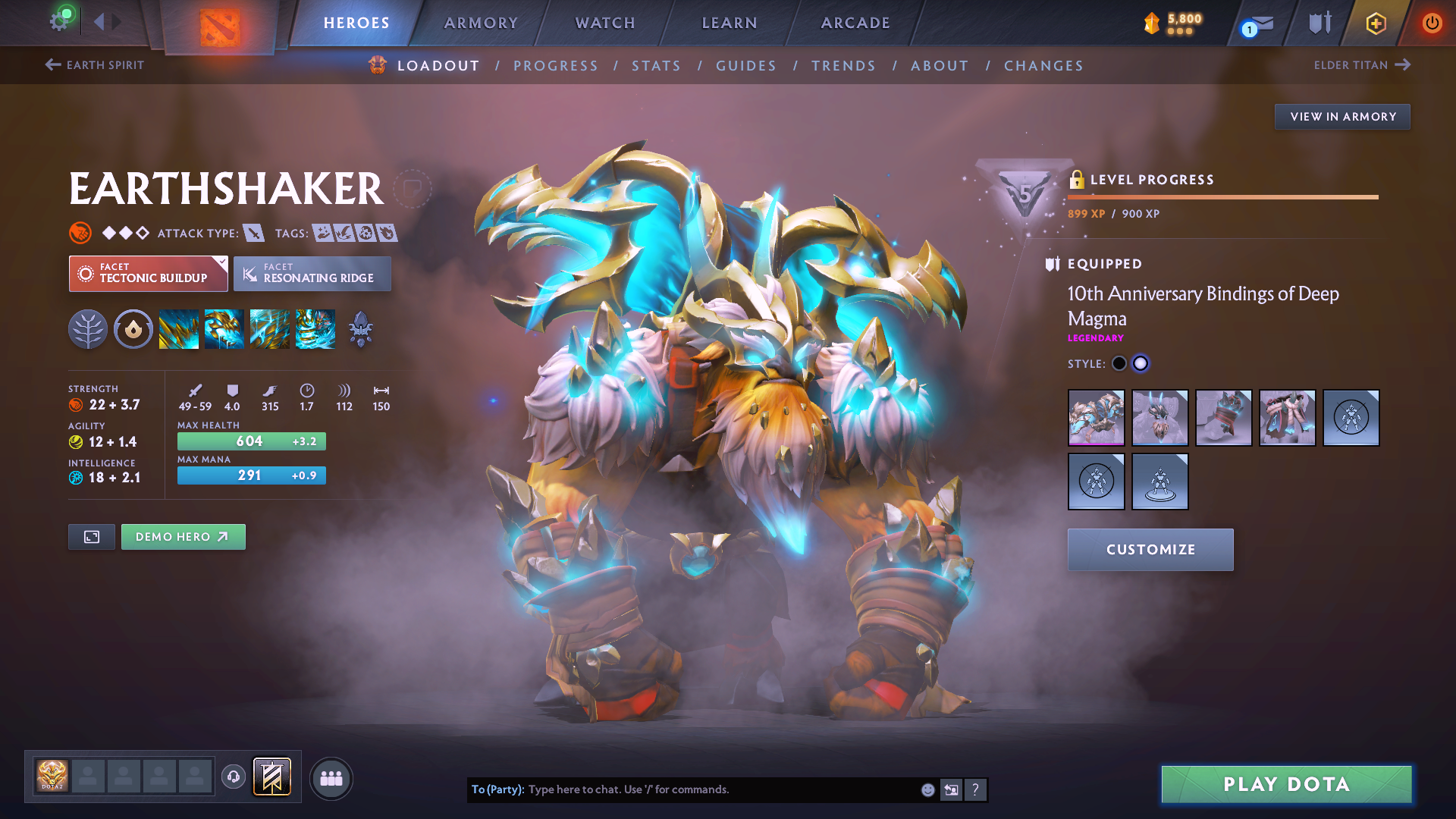Focus the party chat input box

[720, 789]
